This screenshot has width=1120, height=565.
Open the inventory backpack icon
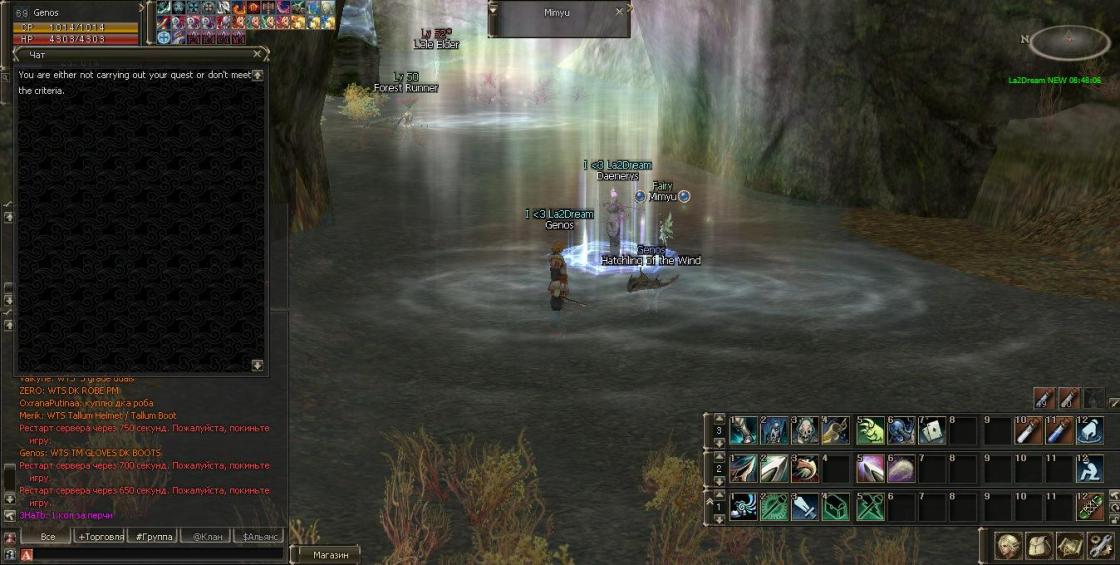[1038, 546]
